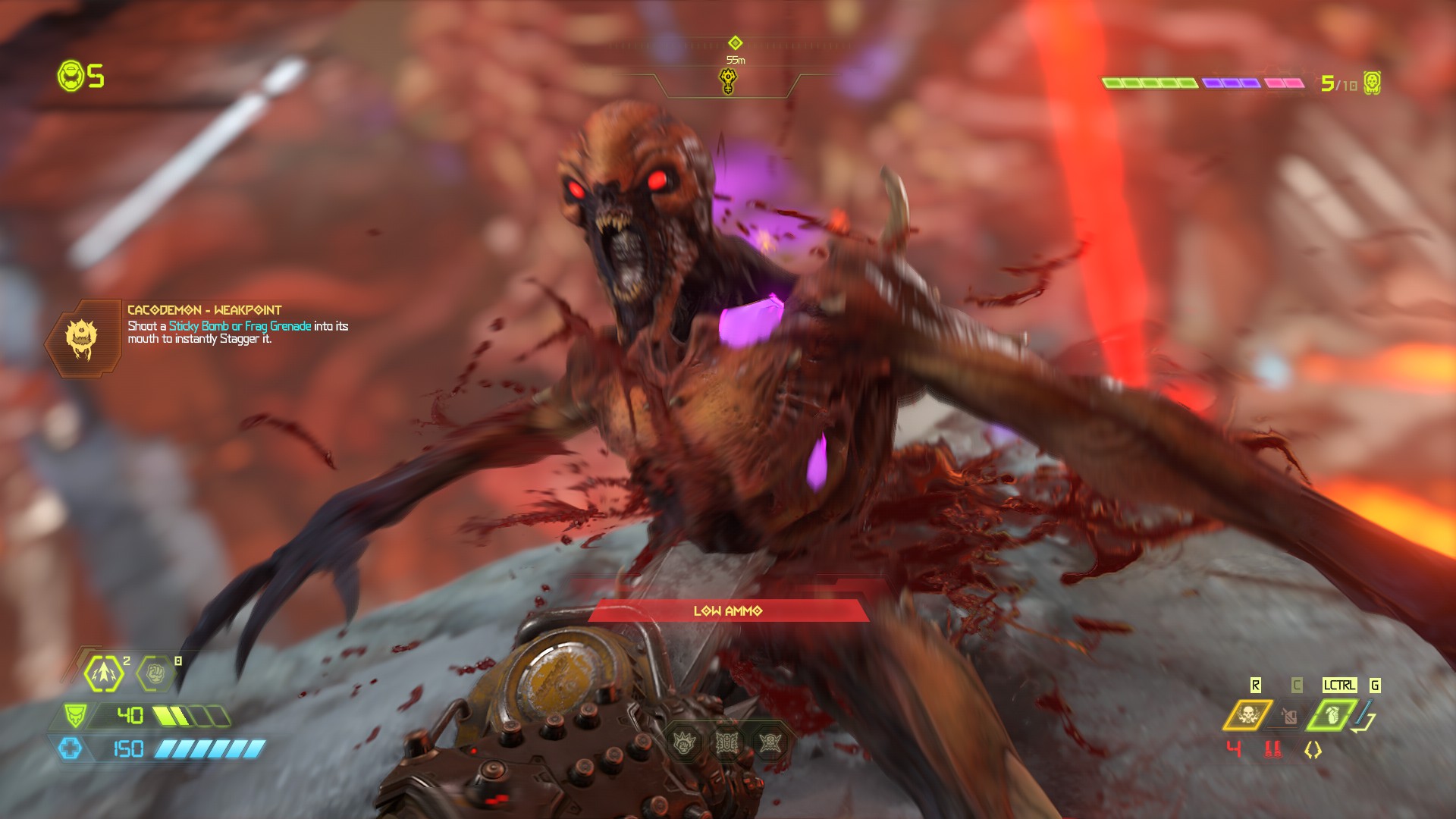Click the skull with crossed blades rune
Image resolution: width=1456 pixels, height=819 pixels.
(x=770, y=742)
